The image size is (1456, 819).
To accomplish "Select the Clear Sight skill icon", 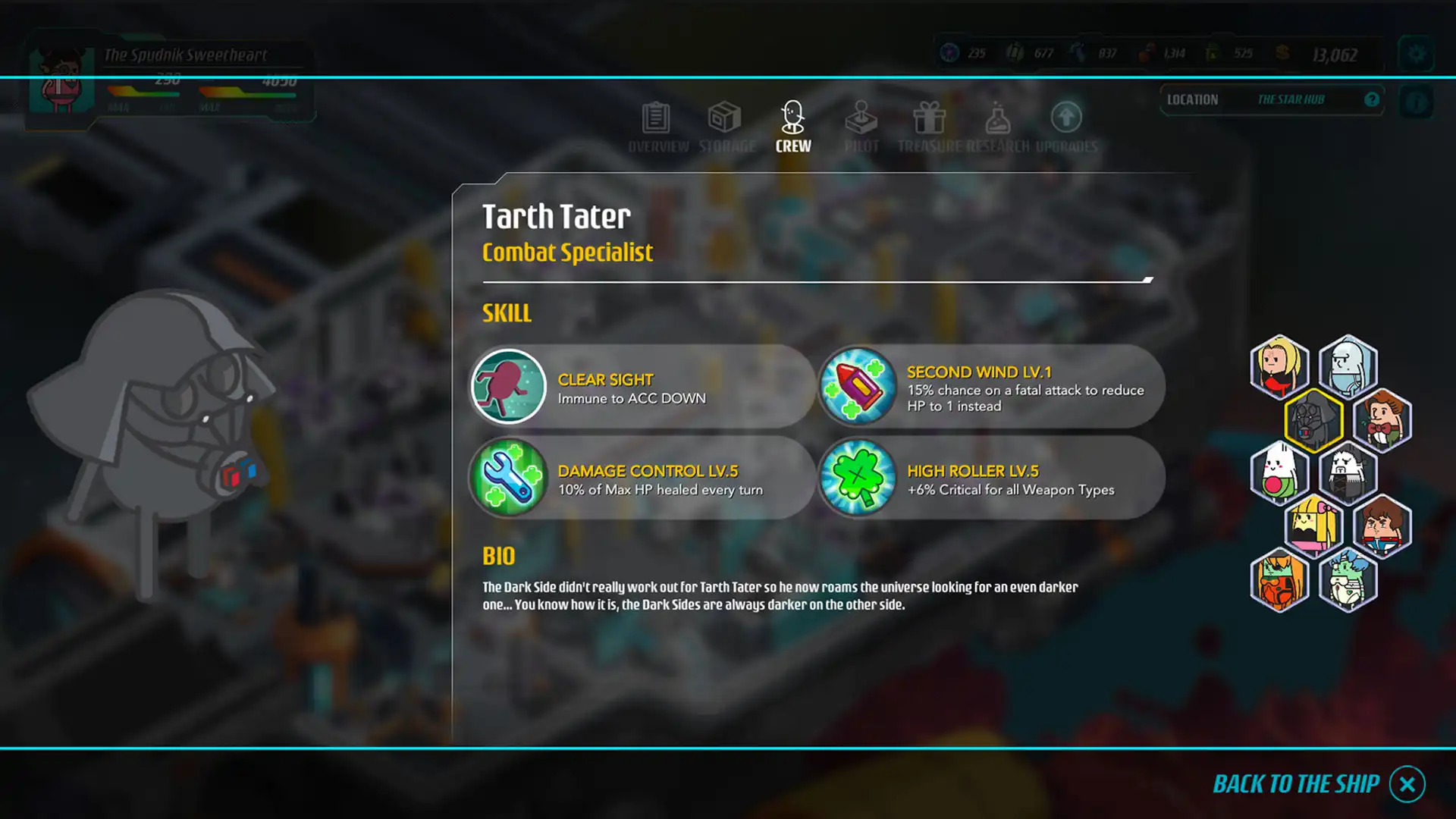I will pyautogui.click(x=508, y=387).
